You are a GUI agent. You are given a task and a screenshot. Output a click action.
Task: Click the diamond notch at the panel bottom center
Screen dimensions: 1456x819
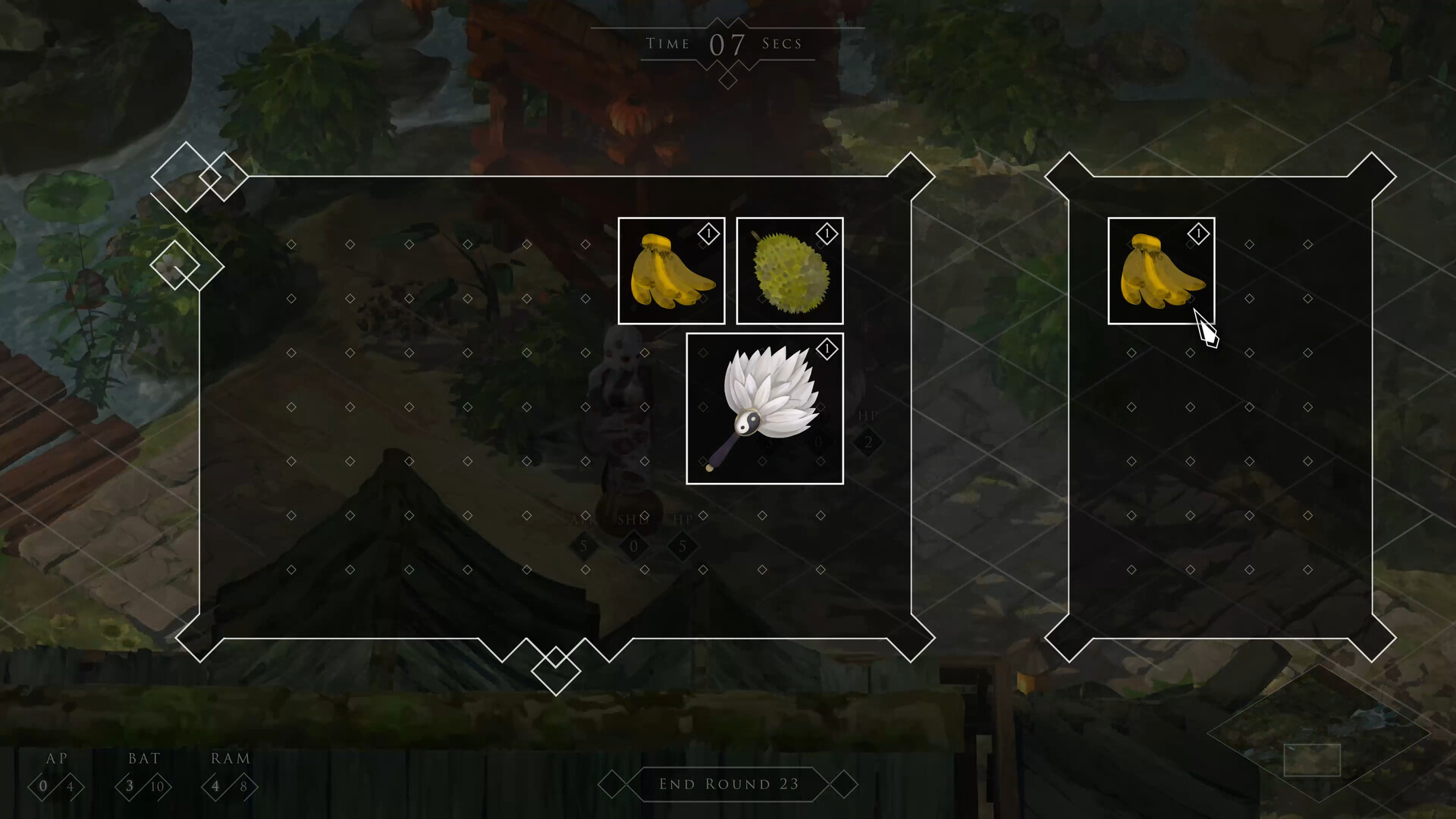556,671
